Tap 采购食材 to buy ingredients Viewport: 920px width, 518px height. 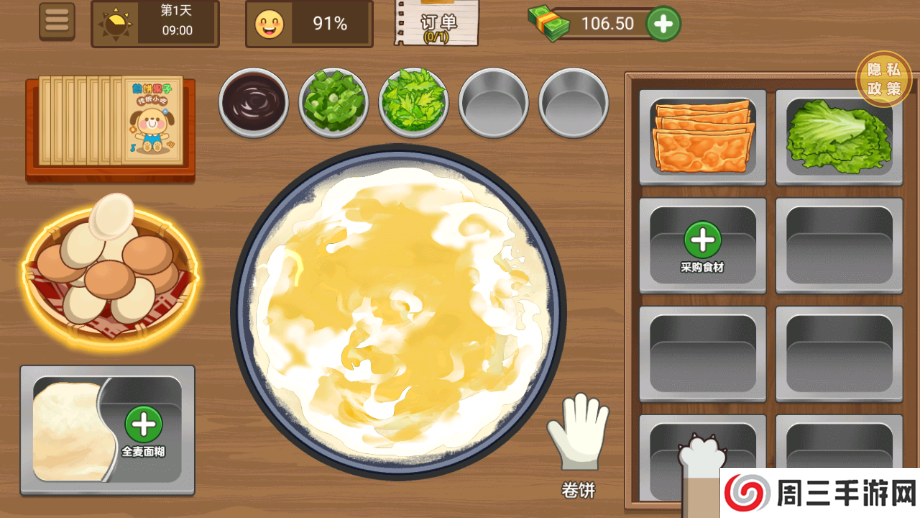(x=703, y=243)
